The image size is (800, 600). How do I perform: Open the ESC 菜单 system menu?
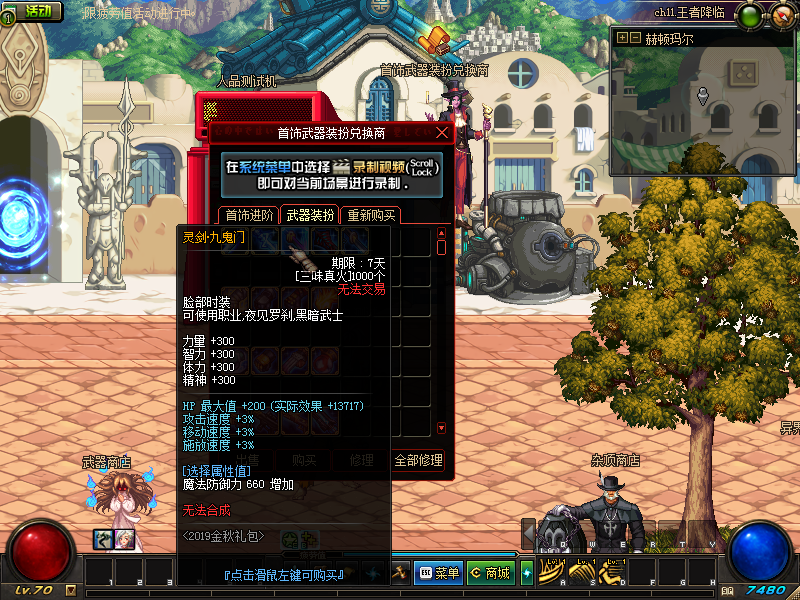pyautogui.click(x=438, y=573)
